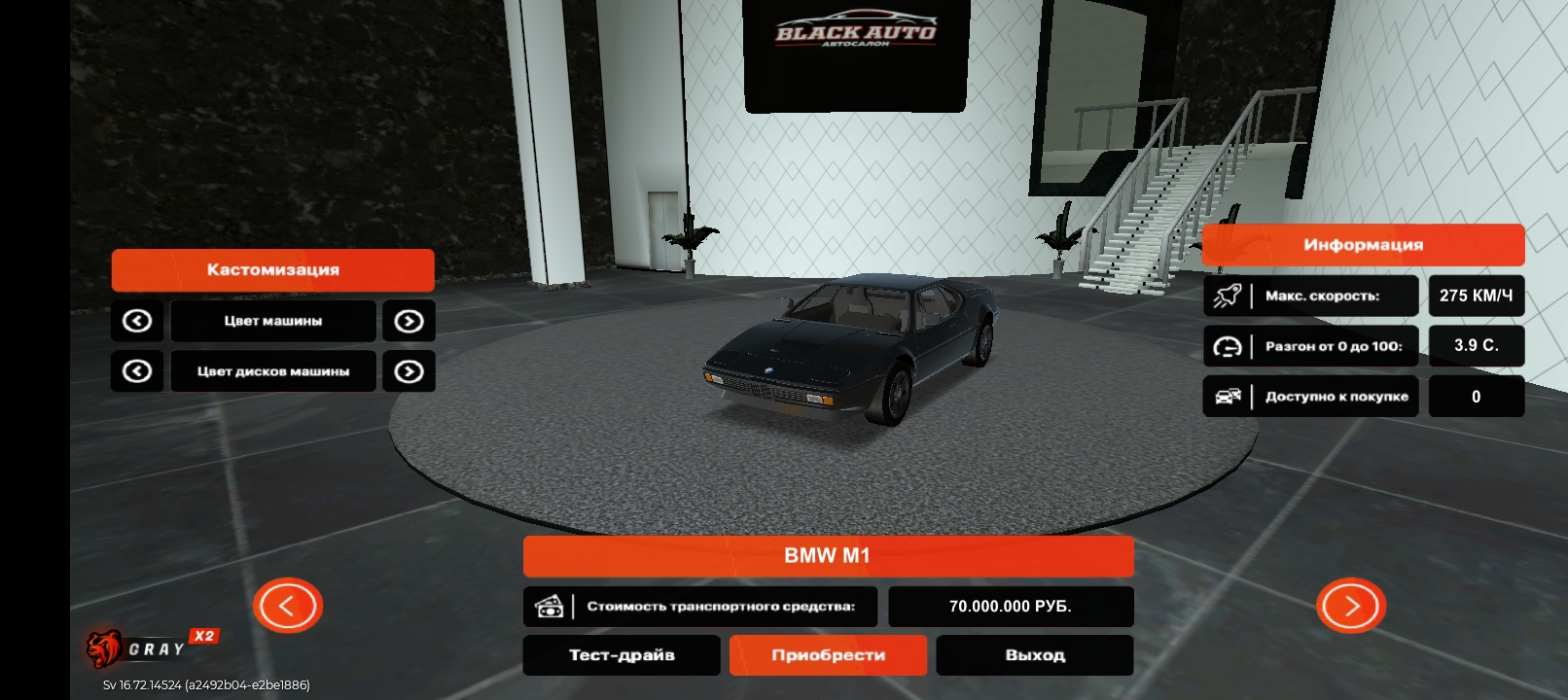Select the previous wheel rim color
This screenshot has width=1568, height=700.
(x=137, y=371)
